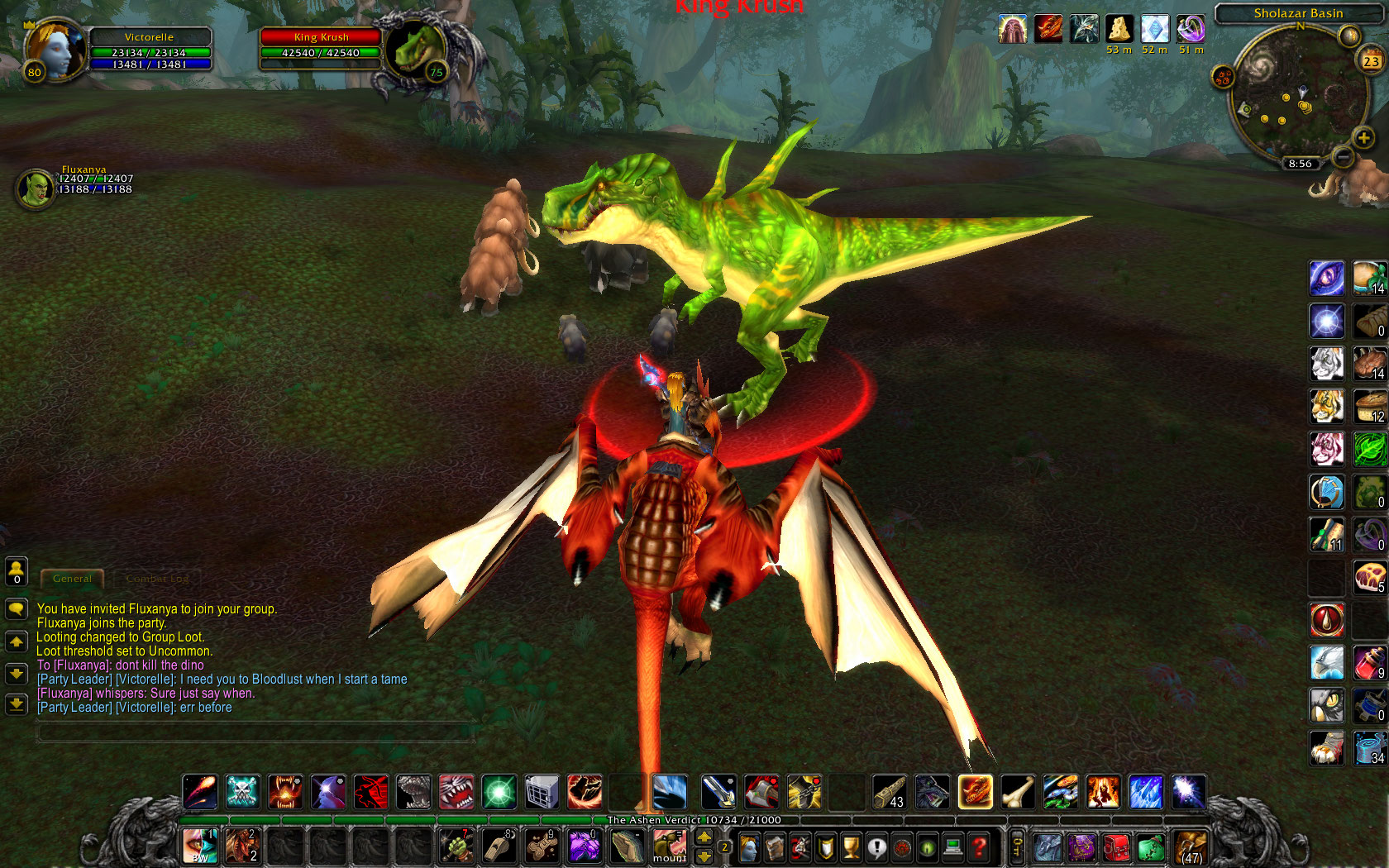Open the calendar showing day 23
1389x868 pixels.
tap(1372, 61)
